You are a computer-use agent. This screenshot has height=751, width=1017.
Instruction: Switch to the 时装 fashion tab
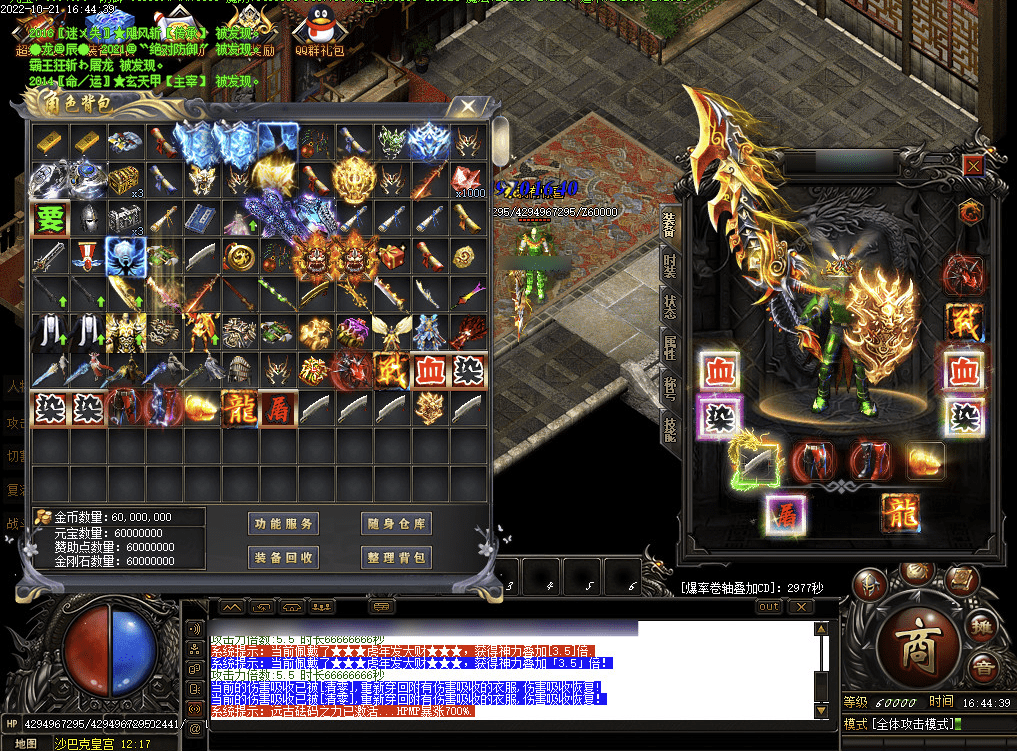(670, 269)
